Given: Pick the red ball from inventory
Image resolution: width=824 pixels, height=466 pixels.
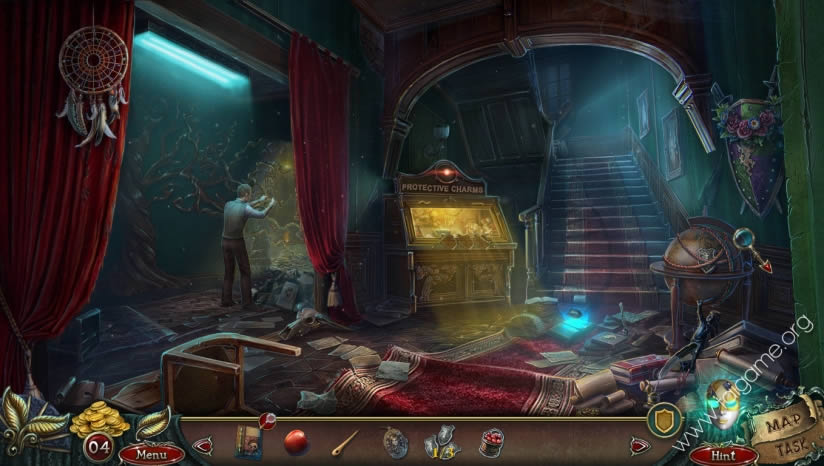Looking at the screenshot, I should pos(296,441).
